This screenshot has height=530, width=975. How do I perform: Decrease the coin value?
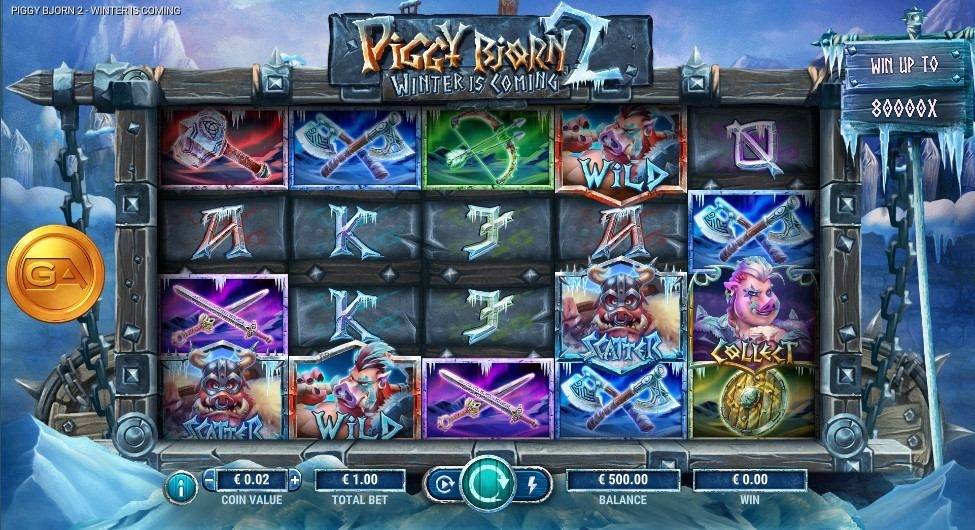(x=208, y=480)
